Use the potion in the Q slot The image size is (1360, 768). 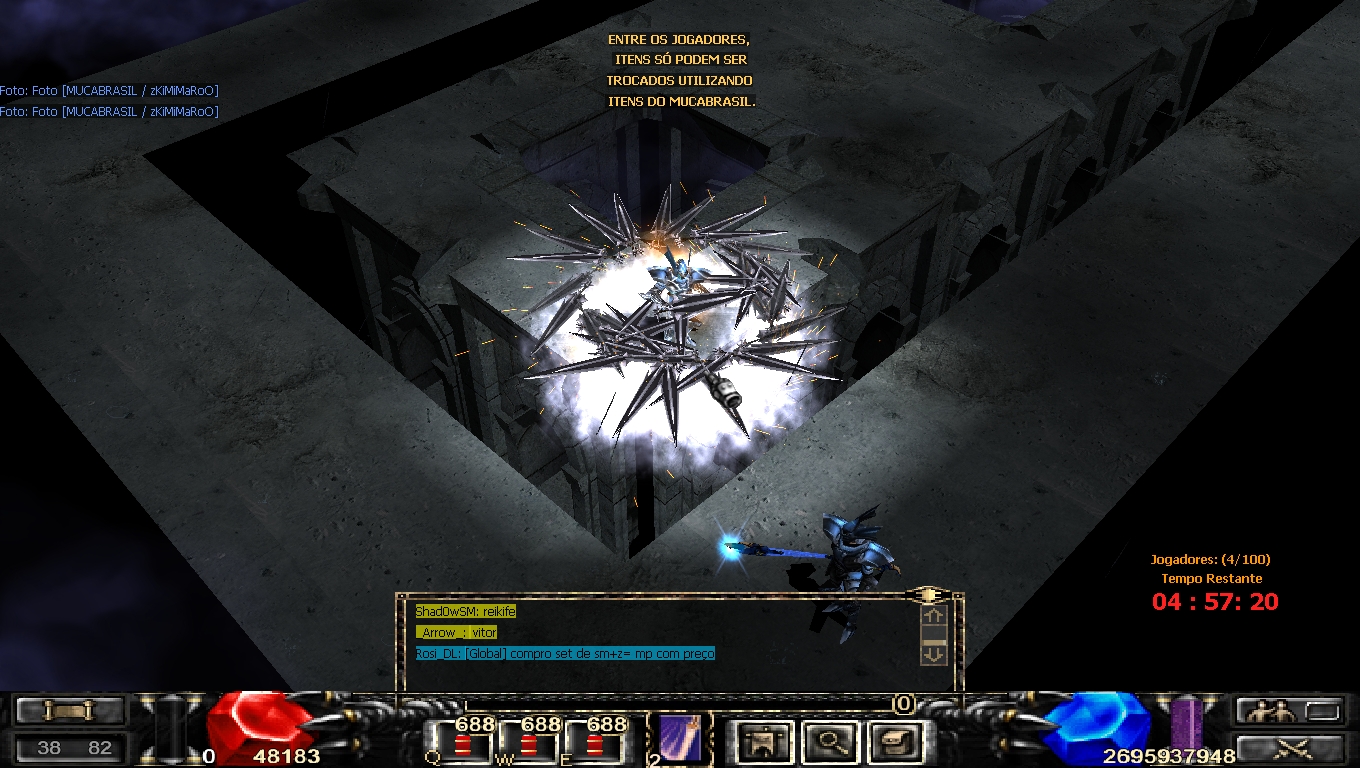(463, 745)
